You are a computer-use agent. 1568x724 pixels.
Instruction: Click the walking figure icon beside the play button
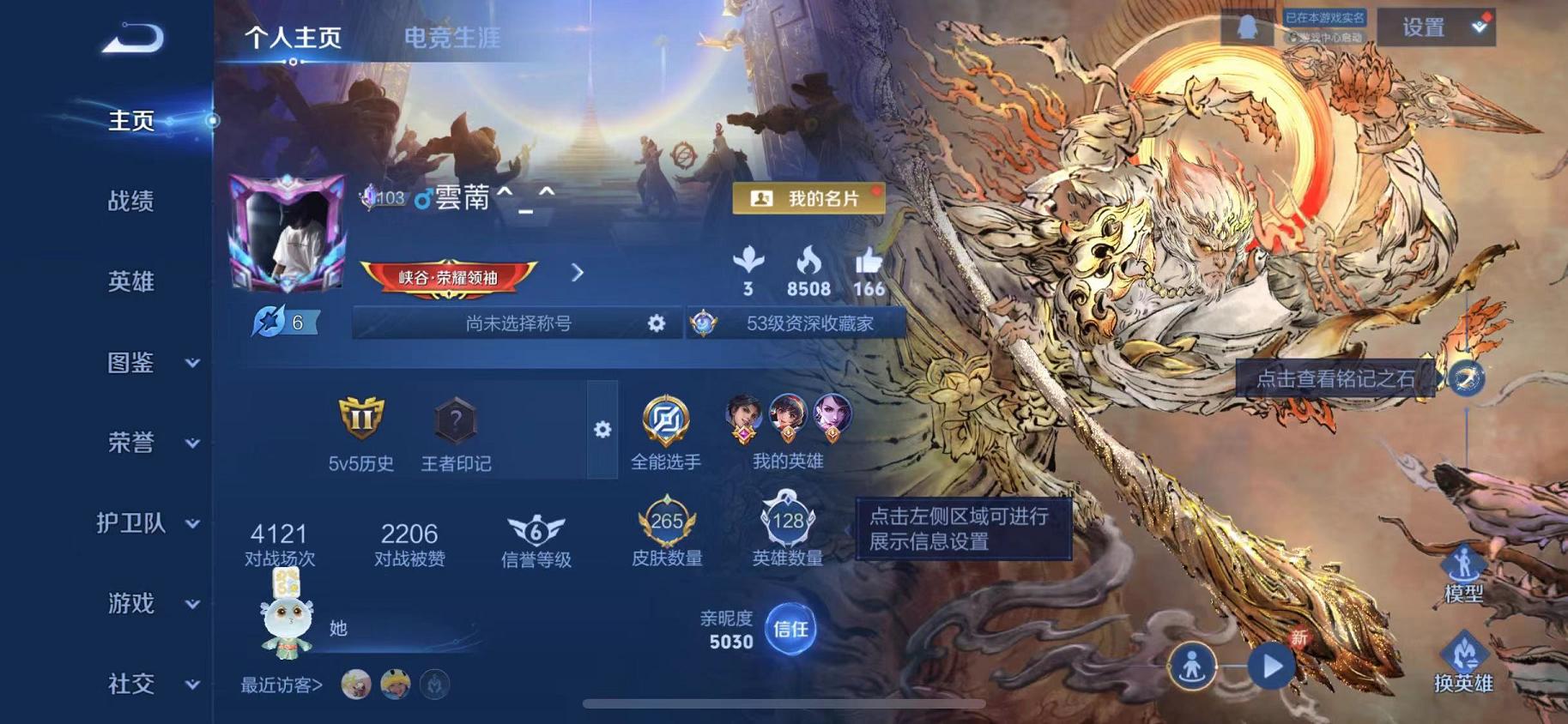[x=1193, y=665]
